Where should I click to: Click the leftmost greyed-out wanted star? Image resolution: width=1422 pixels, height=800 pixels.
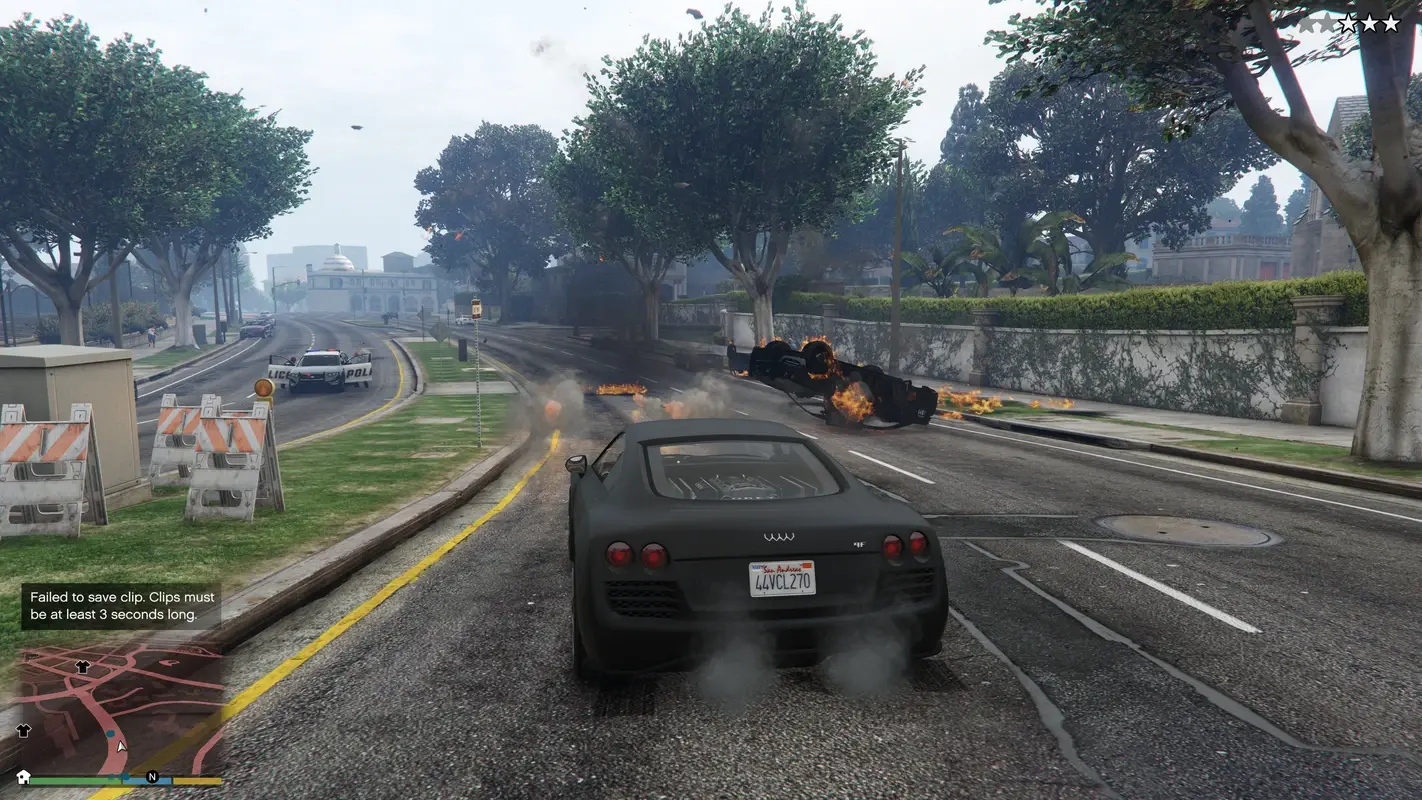click(x=1307, y=21)
